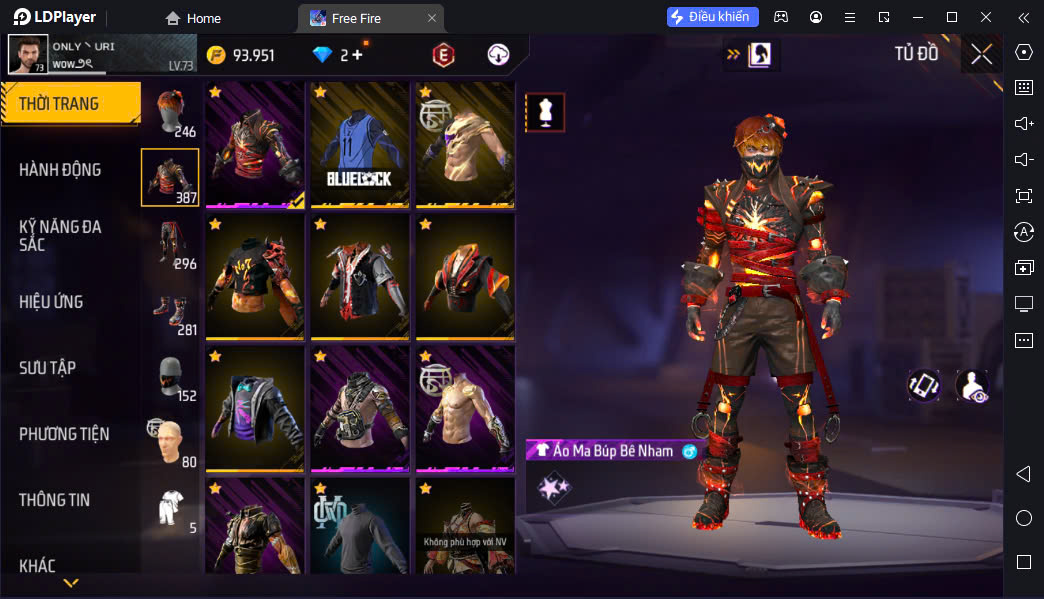Add diamonds with the plus button
The width and height of the screenshot is (1044, 599).
click(357, 55)
